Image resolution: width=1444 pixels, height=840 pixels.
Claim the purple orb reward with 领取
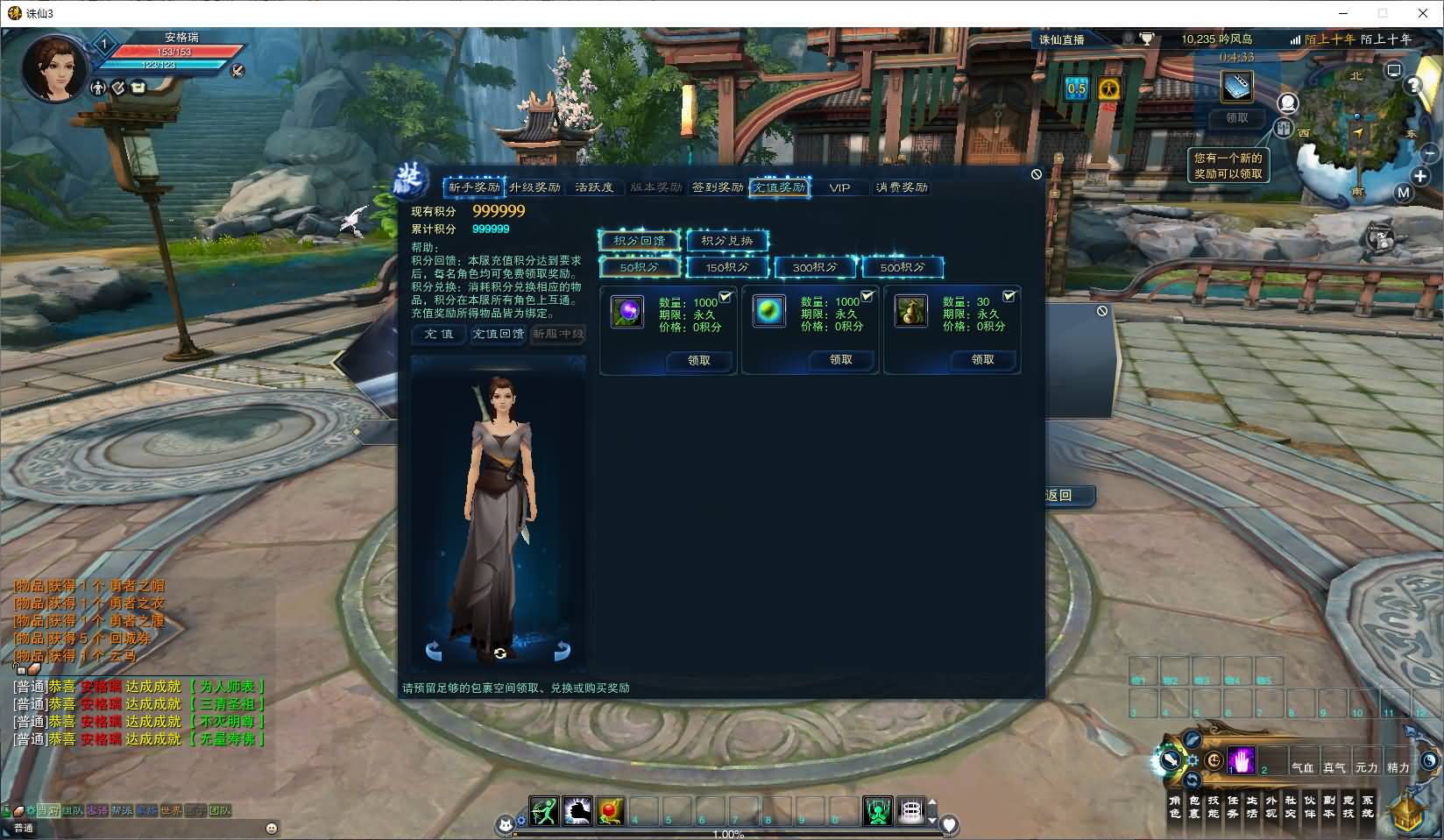(698, 360)
